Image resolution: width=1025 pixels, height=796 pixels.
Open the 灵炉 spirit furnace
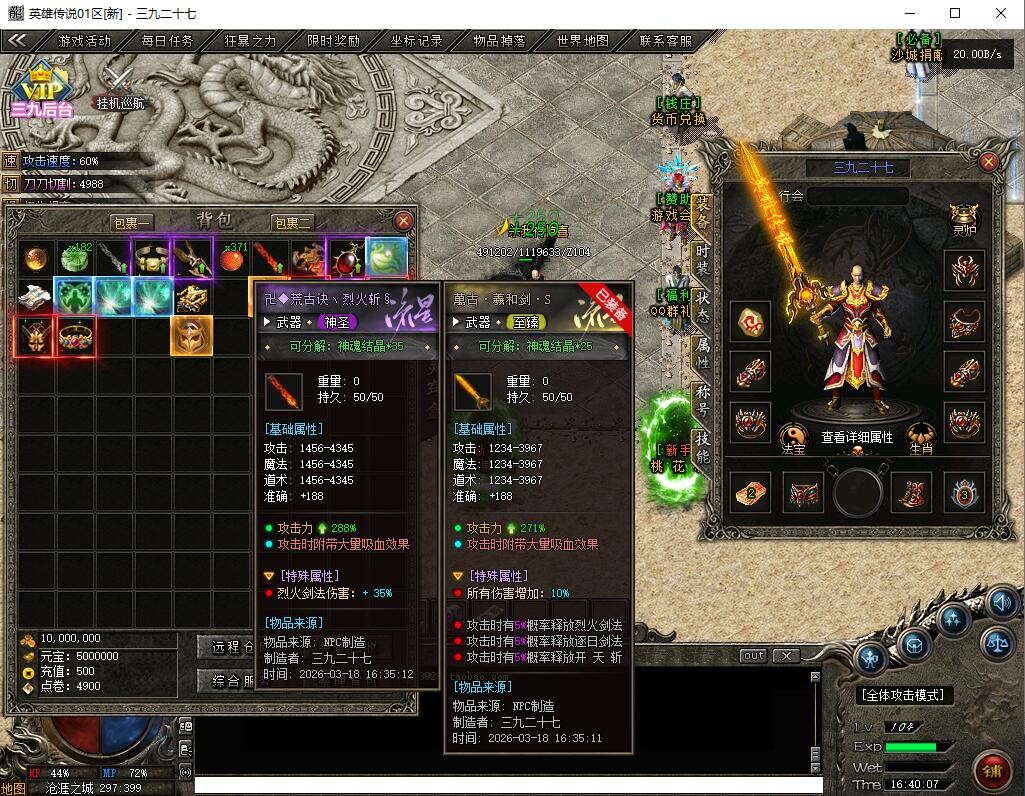point(963,218)
